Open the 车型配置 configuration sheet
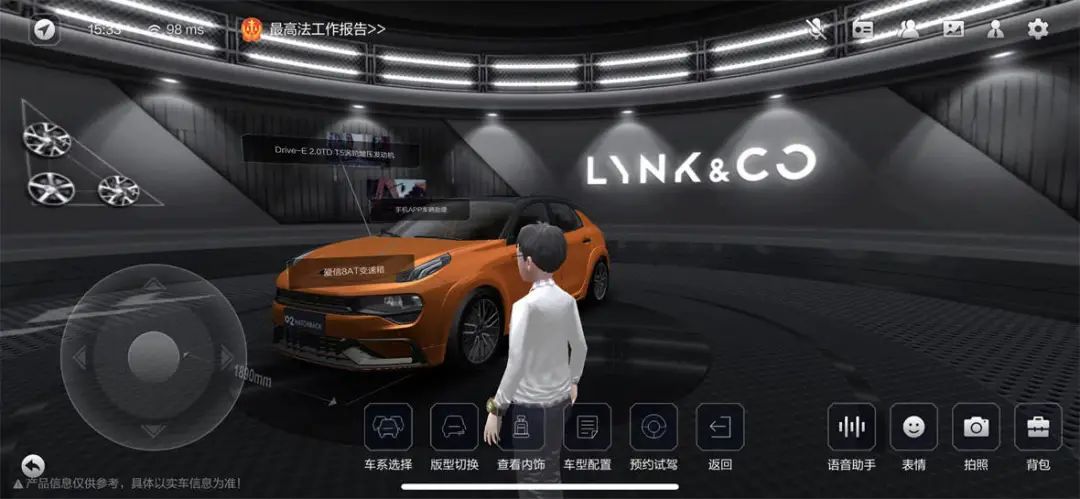 [587, 427]
